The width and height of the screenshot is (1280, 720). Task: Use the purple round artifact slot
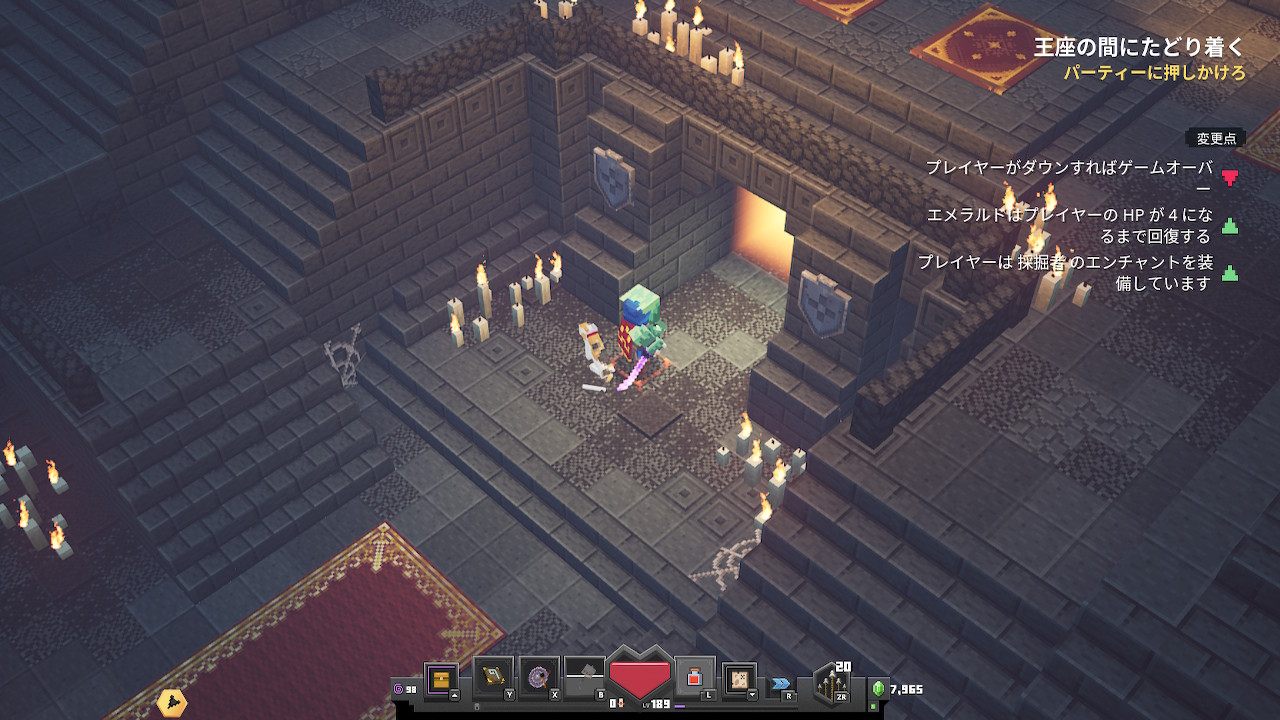pos(540,677)
